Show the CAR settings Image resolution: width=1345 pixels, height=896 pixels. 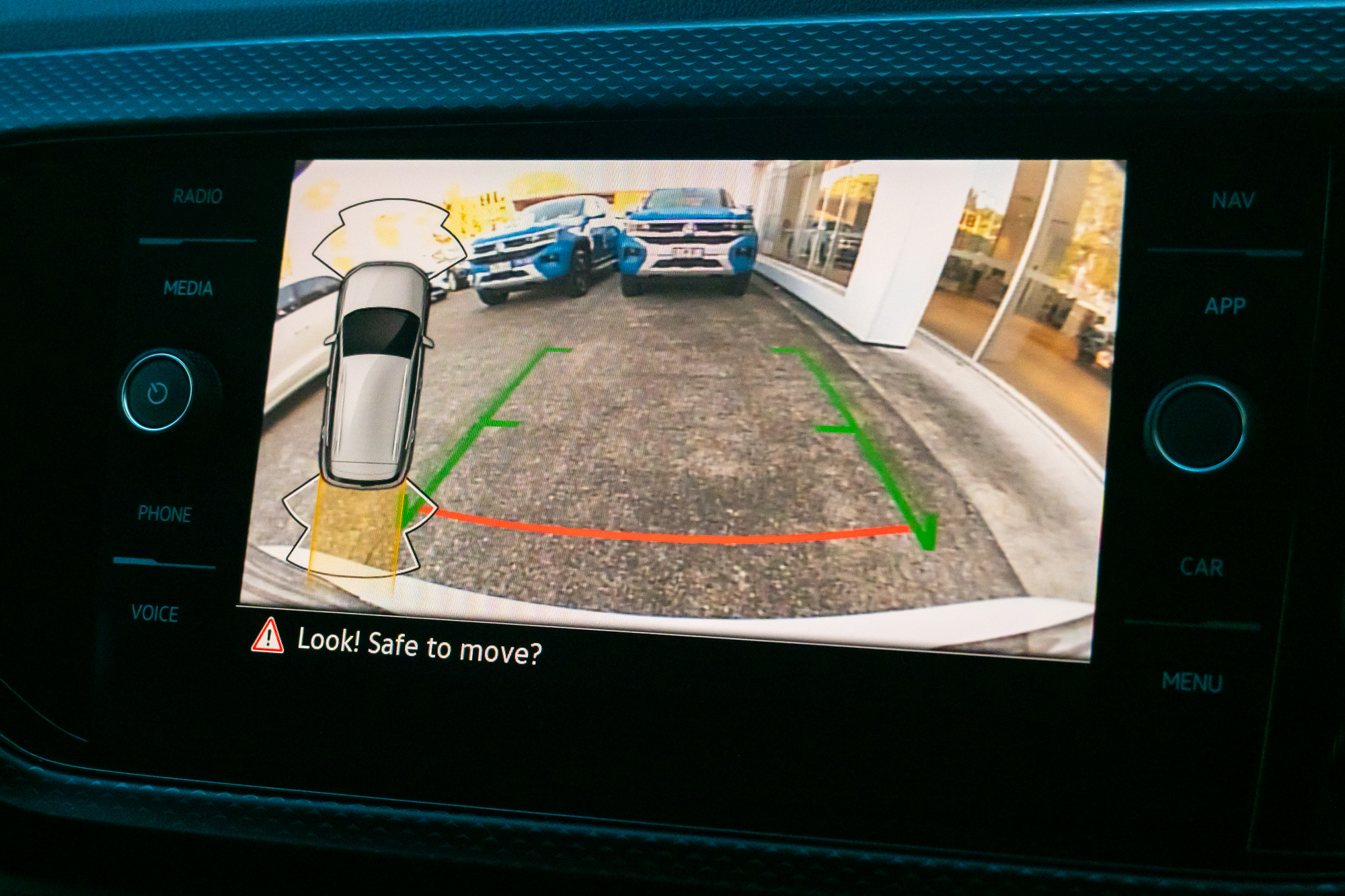(x=1202, y=567)
